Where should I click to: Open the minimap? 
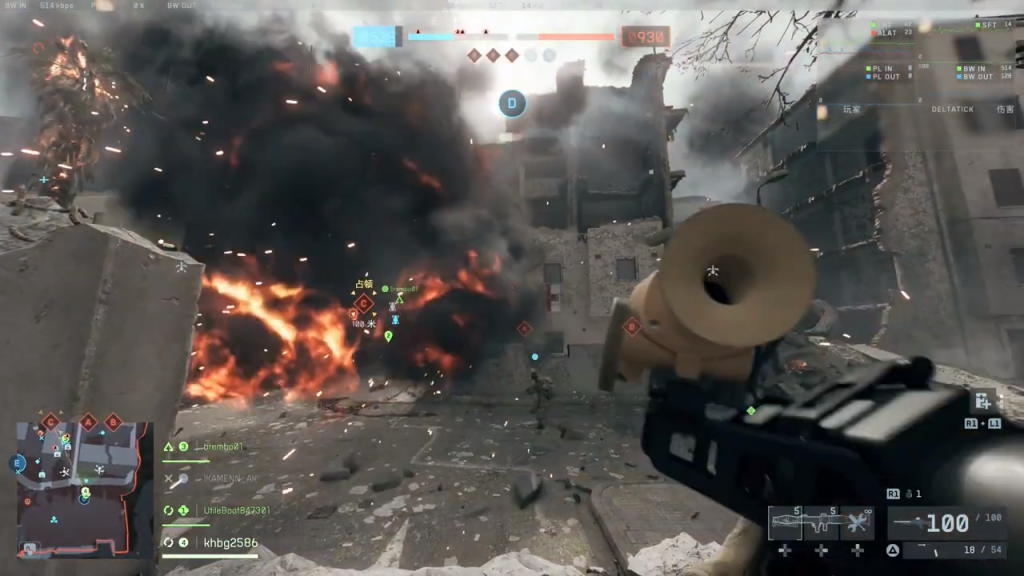click(x=85, y=487)
